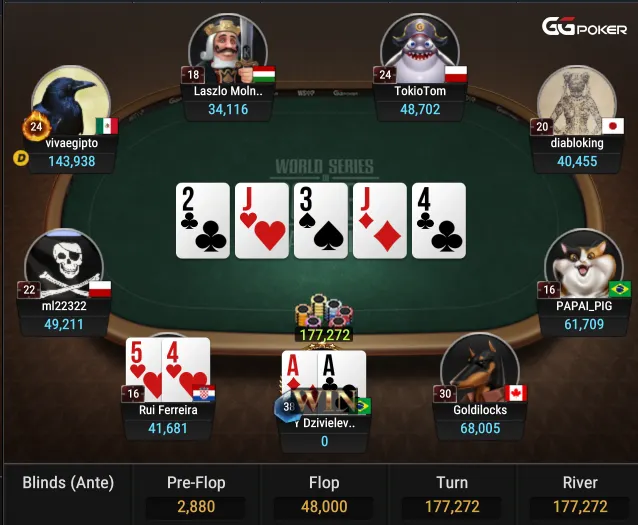638x525 pixels.
Task: Click the GGPoker logo
Action: pos(584,27)
